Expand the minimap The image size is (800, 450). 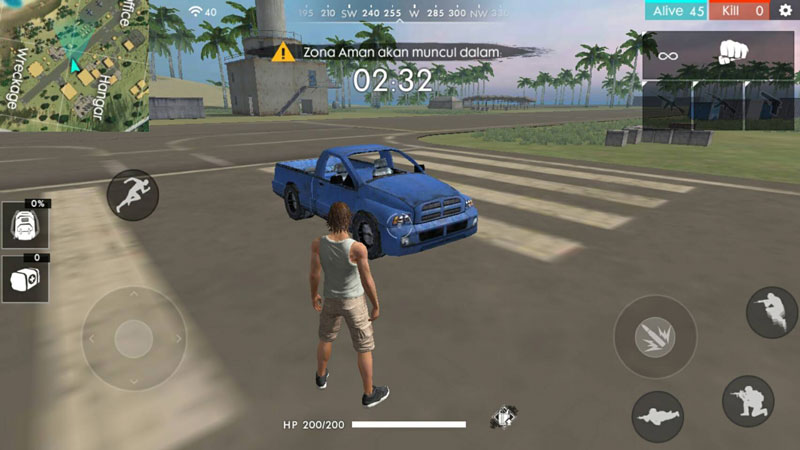click(x=74, y=65)
